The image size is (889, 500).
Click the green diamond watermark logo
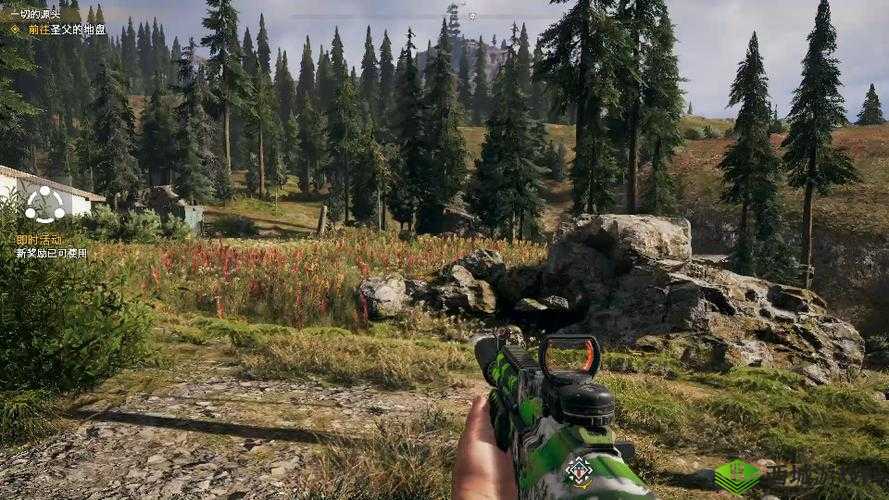[x=737, y=476]
